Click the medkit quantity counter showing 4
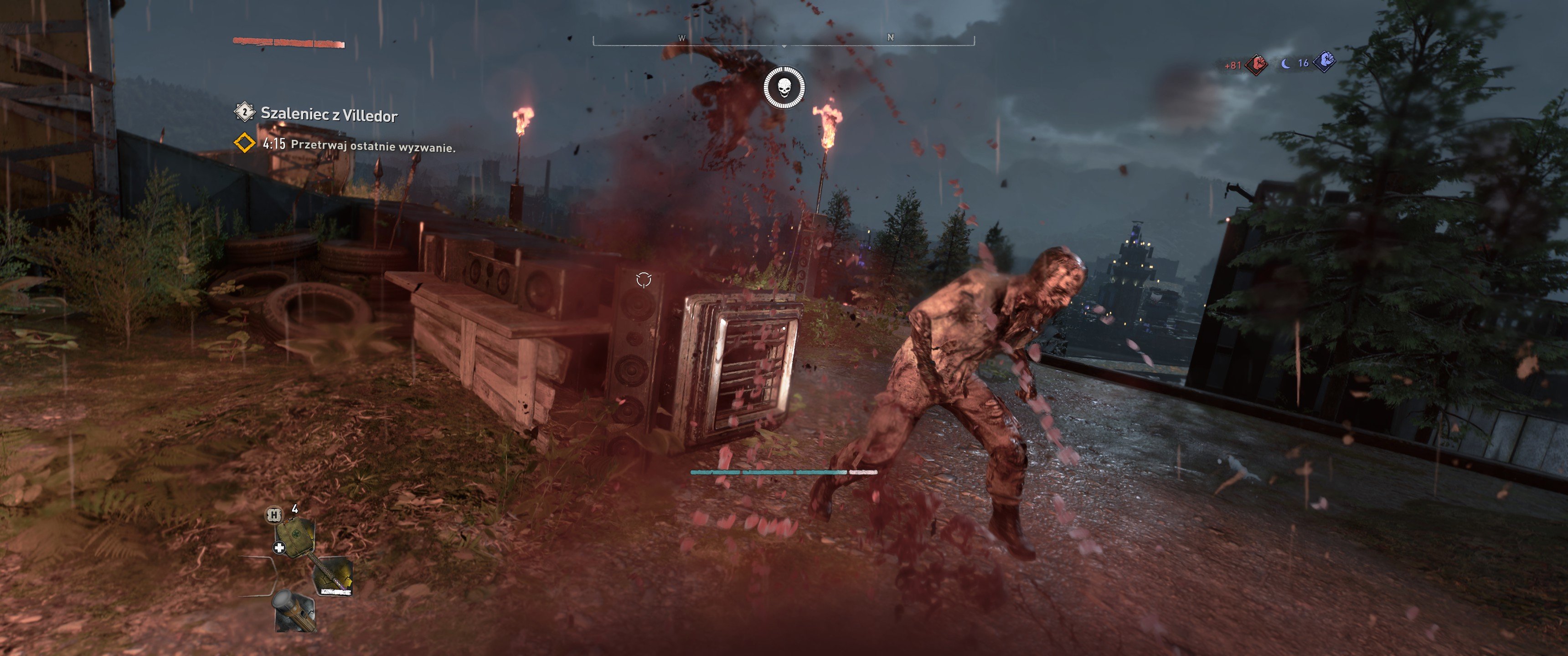This screenshot has height=656, width=1568. point(295,509)
